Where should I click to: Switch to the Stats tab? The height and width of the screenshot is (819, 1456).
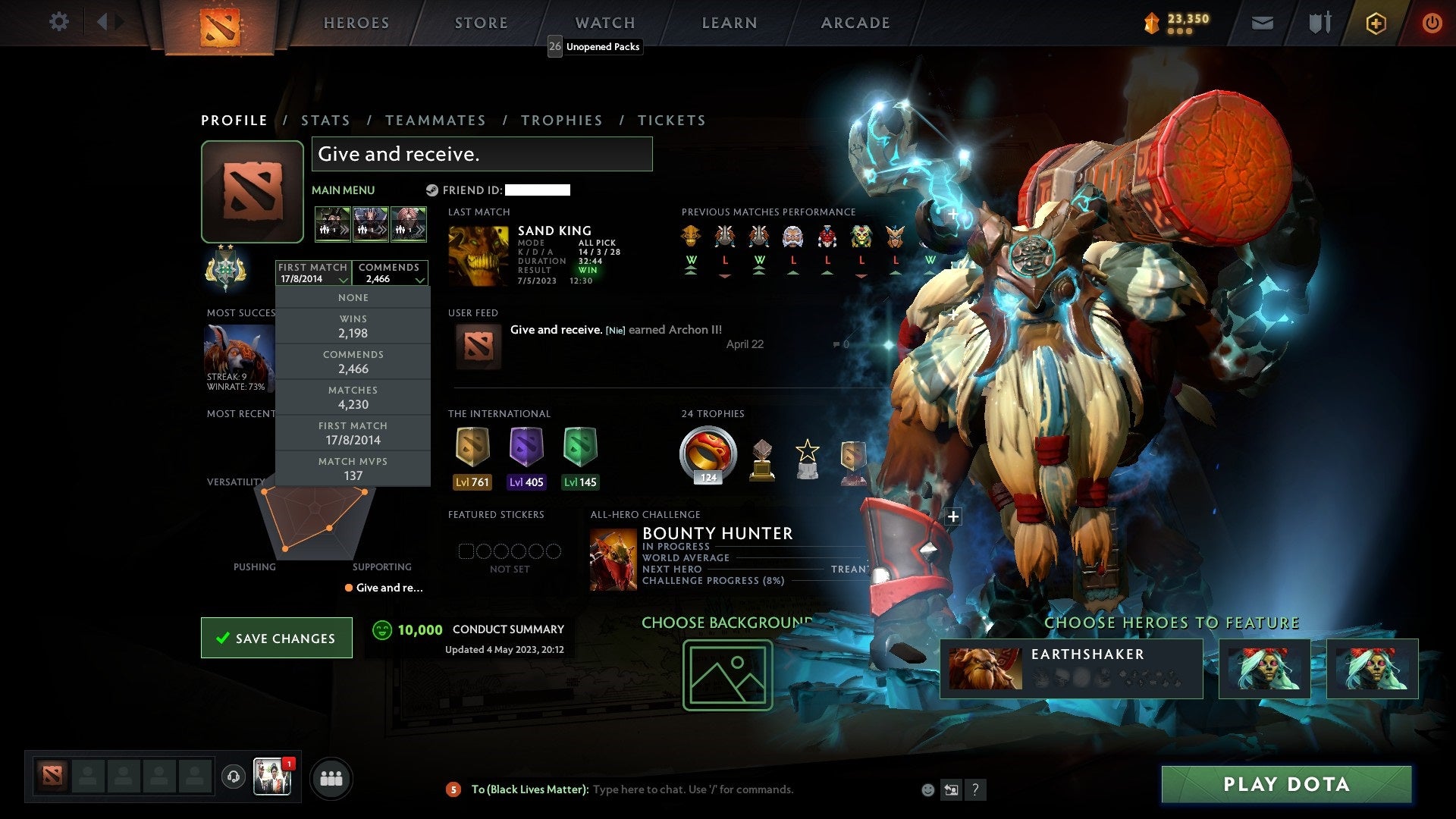(x=326, y=121)
